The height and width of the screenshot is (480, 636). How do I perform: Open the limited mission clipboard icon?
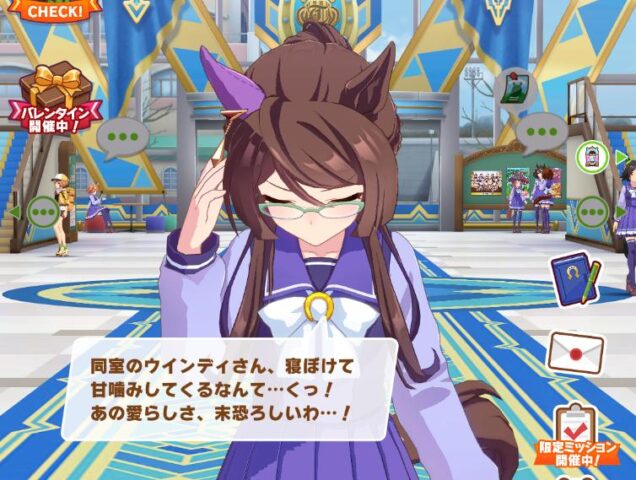pos(575,430)
